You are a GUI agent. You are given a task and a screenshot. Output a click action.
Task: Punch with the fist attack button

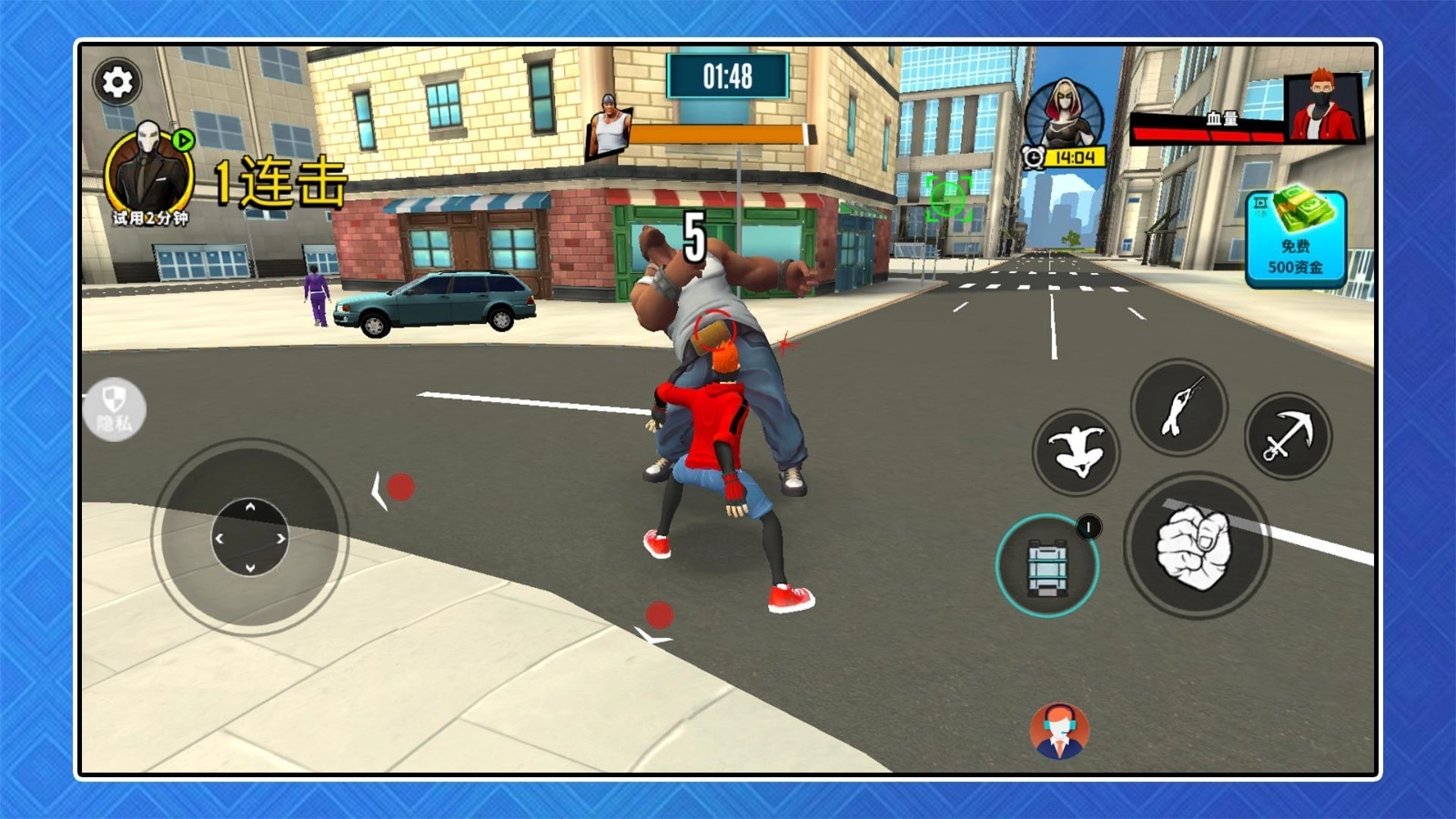[x=1196, y=546]
